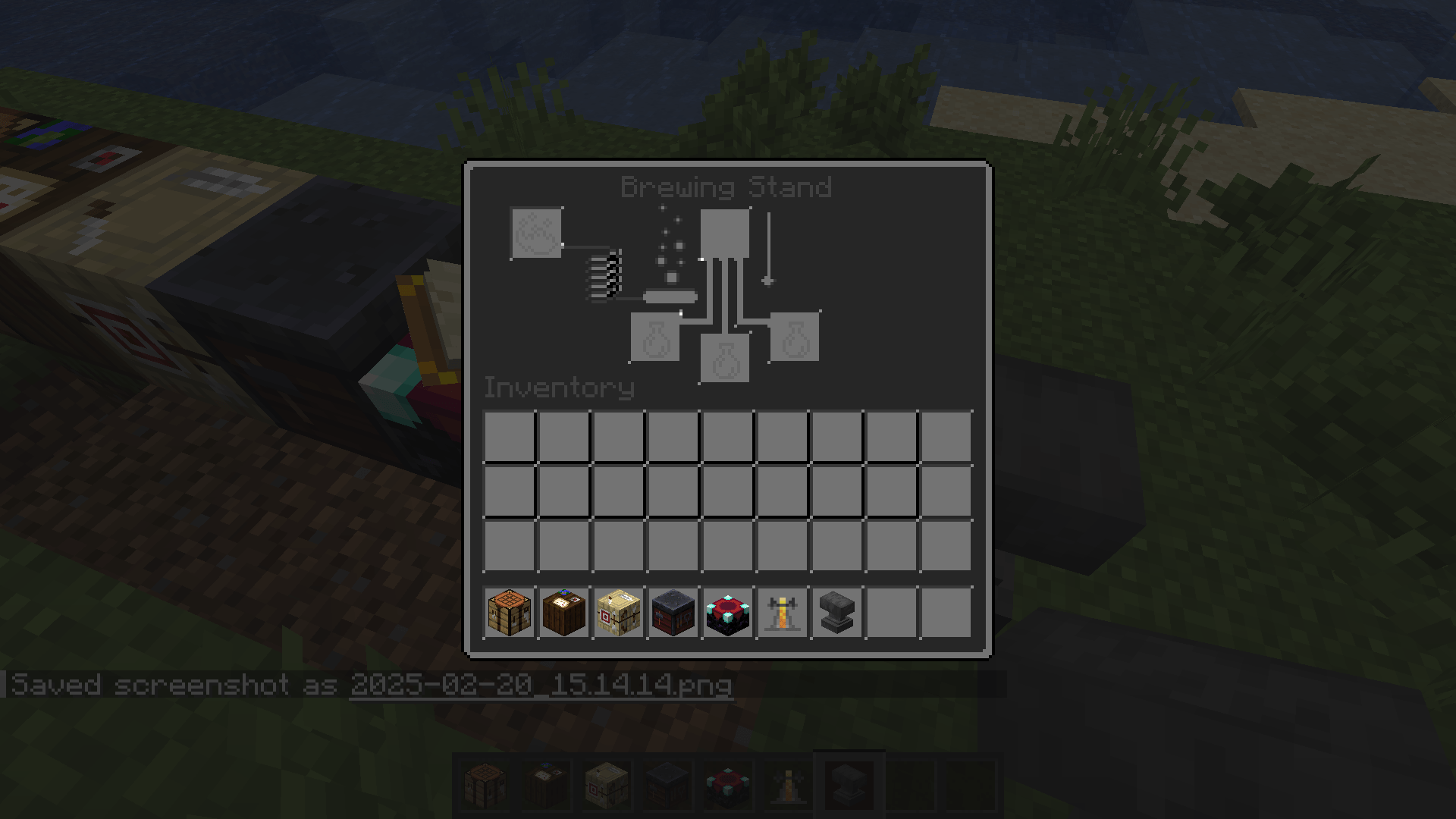
Task: Click the Brewing Stand title text
Action: click(x=726, y=187)
